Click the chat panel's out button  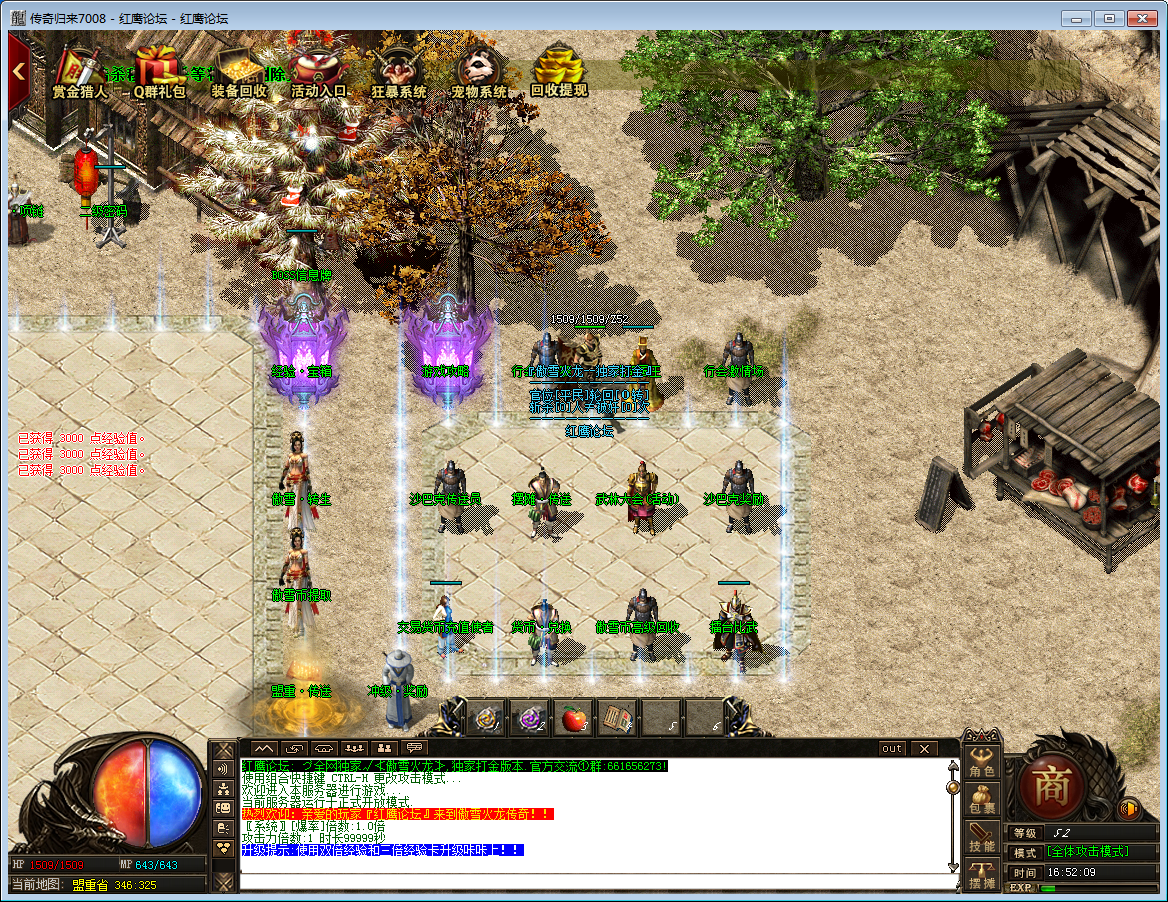(891, 748)
